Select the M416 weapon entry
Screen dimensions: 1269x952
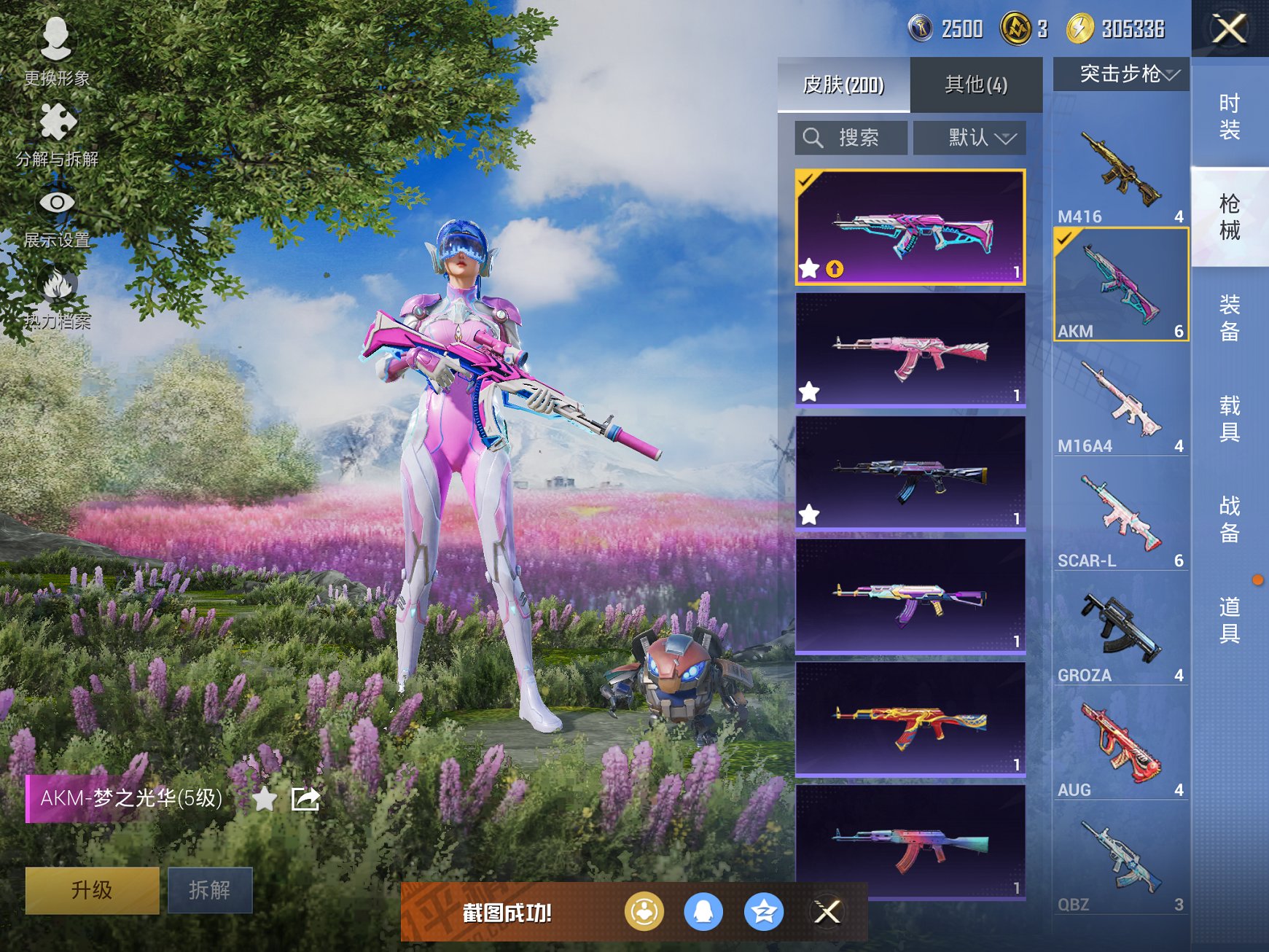(x=1120, y=174)
